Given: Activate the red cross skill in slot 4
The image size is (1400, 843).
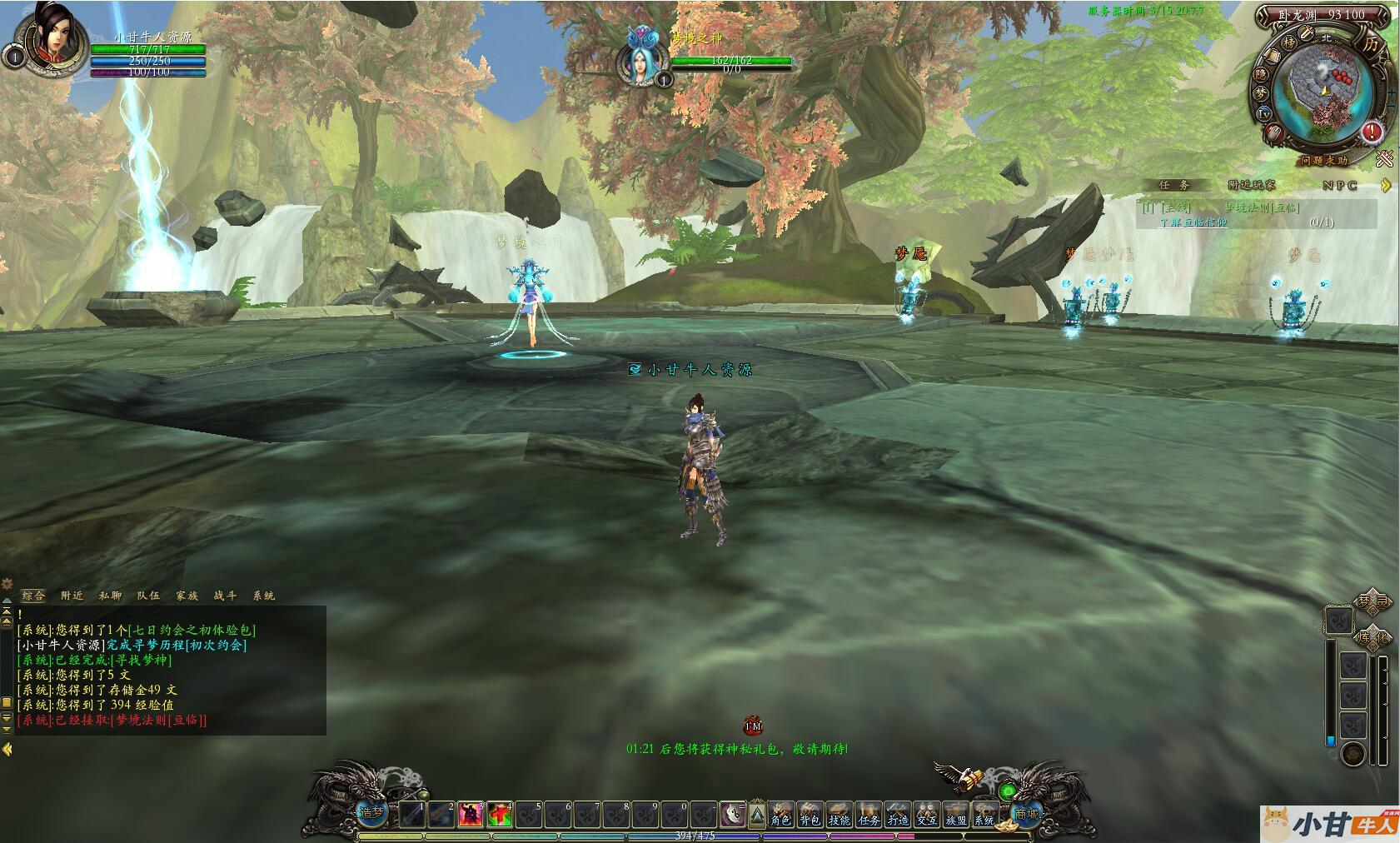Looking at the screenshot, I should 500,814.
